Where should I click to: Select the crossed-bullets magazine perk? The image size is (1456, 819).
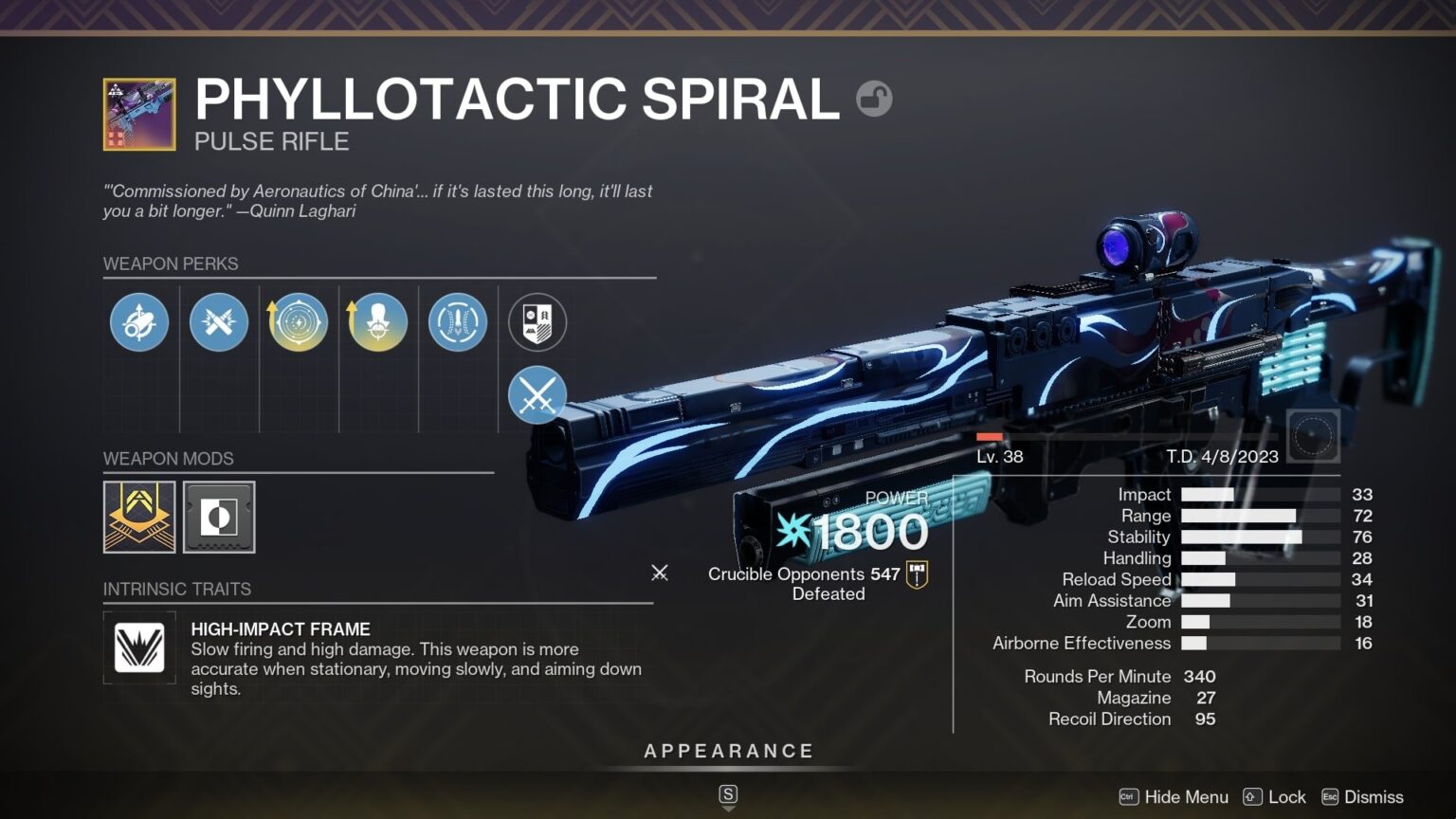(x=219, y=322)
